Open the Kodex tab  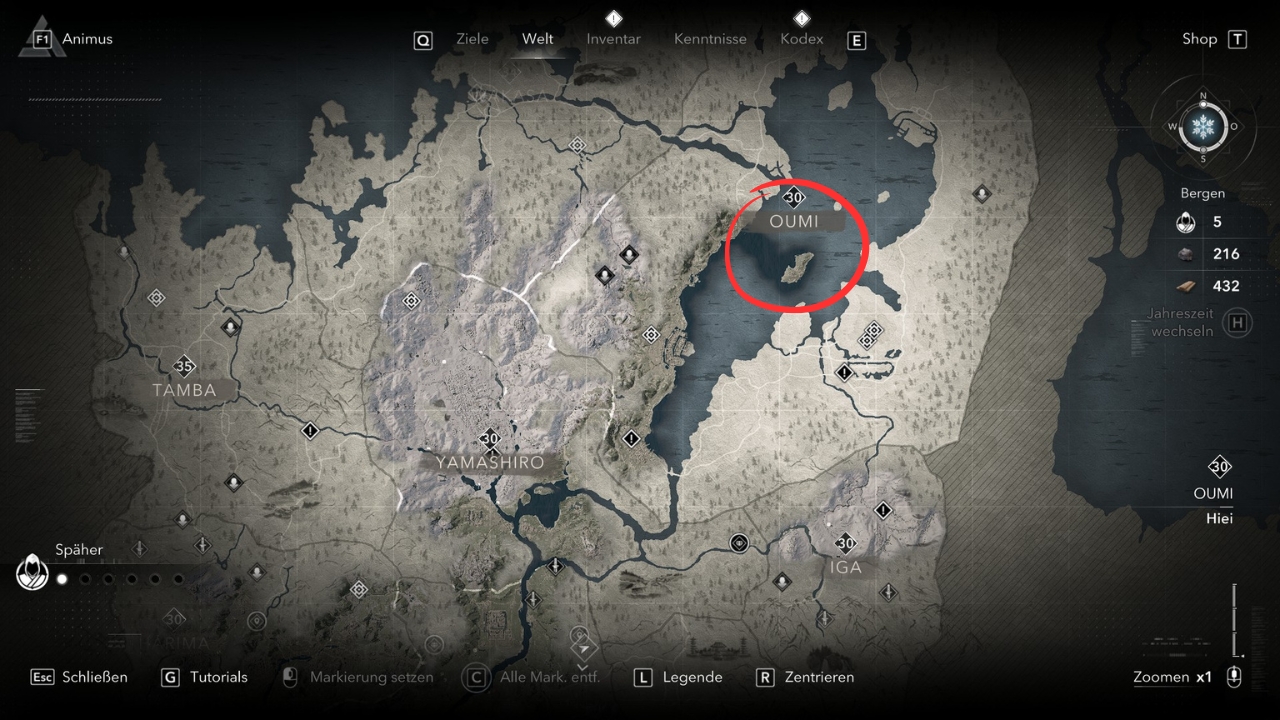[801, 39]
